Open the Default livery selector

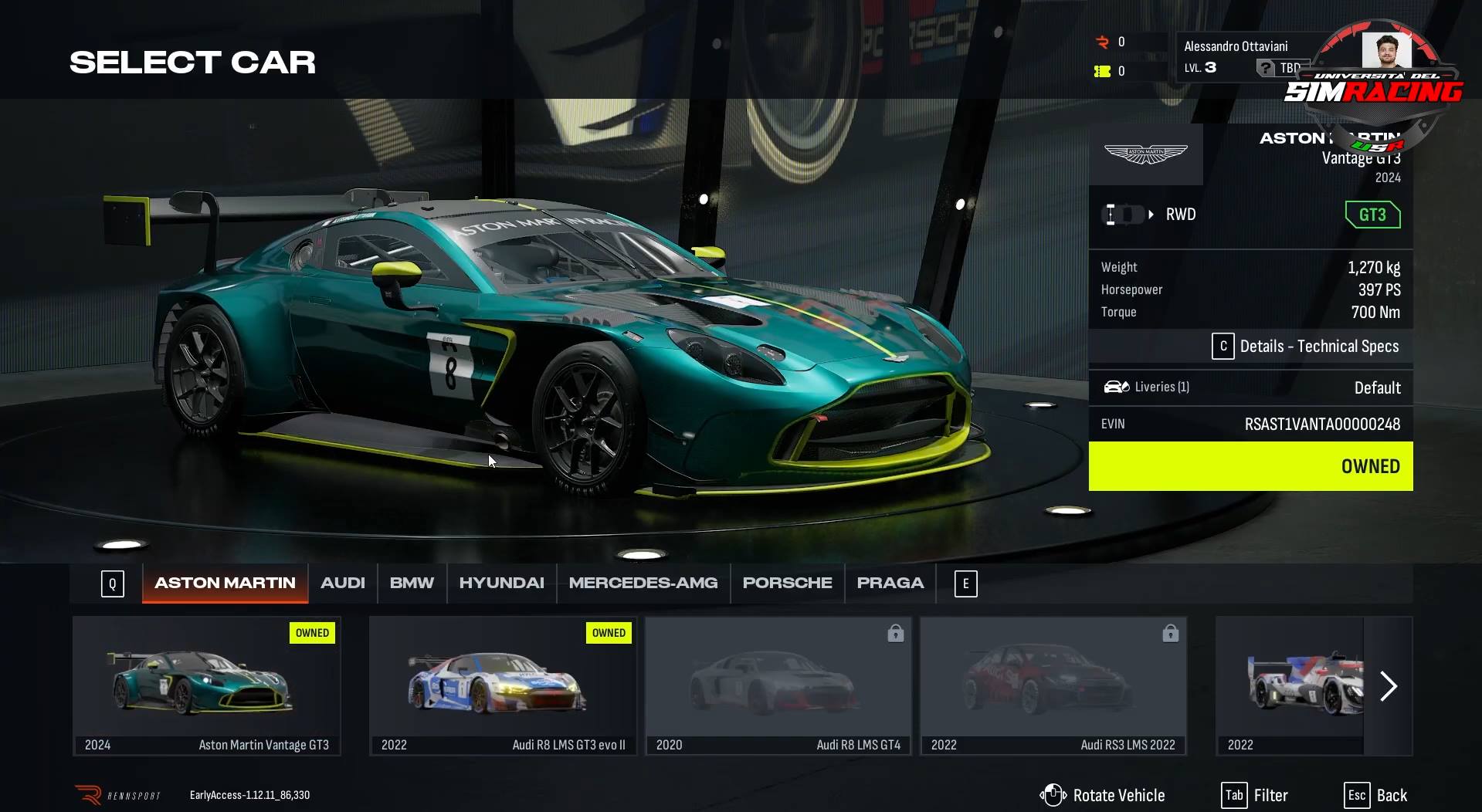1378,387
